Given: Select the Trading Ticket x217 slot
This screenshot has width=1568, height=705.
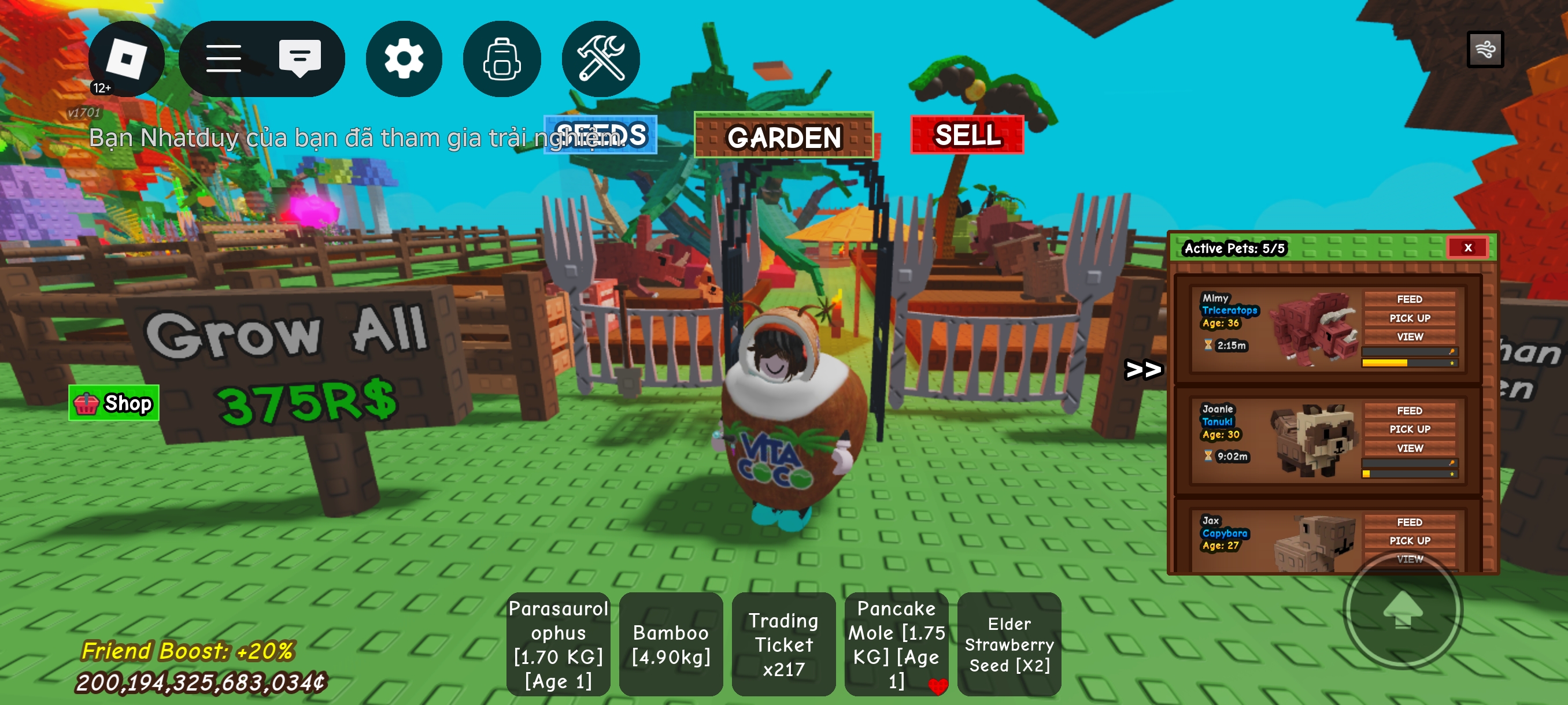Looking at the screenshot, I should click(783, 644).
